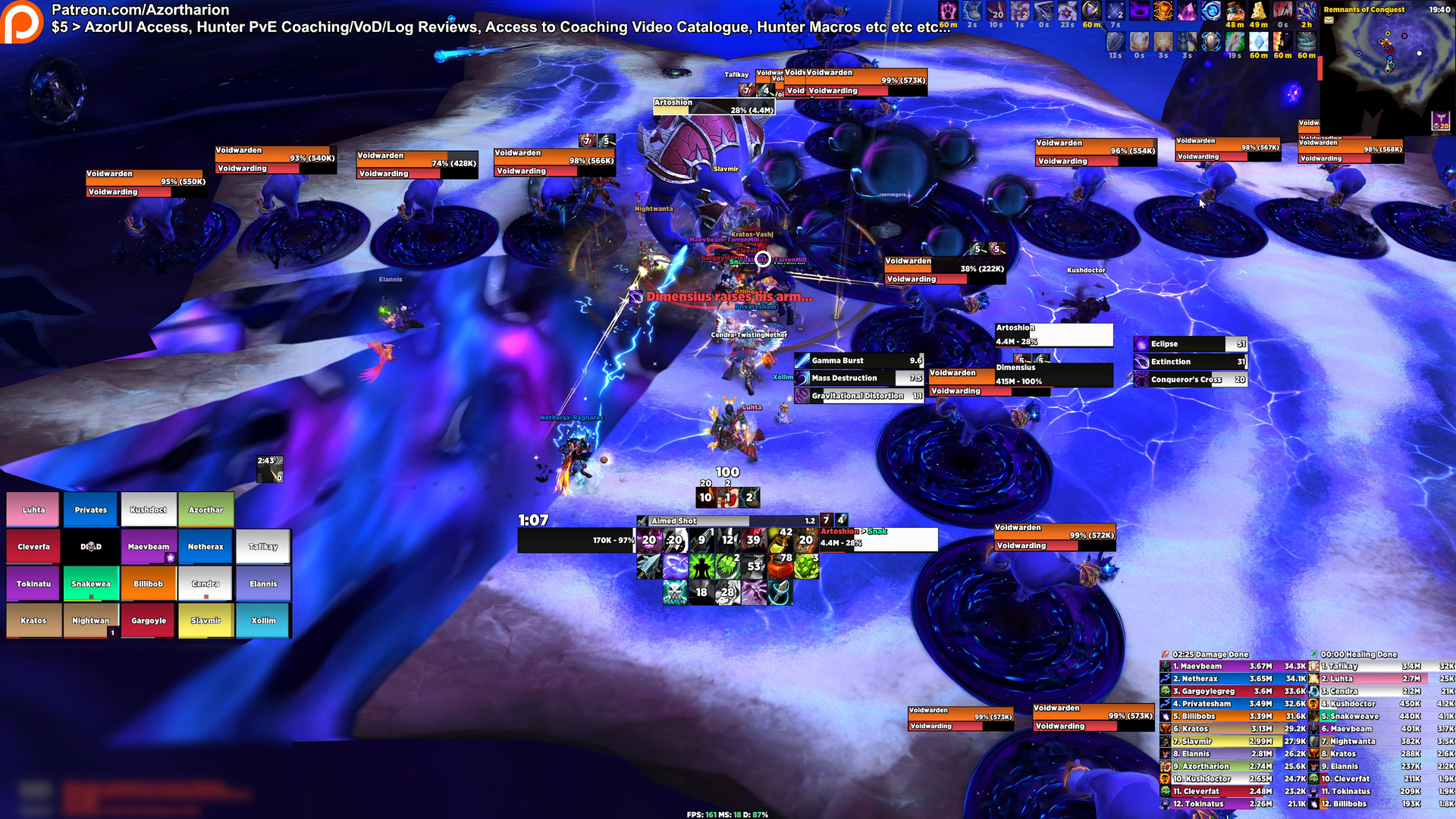Select the Xollim raid frame
Viewport: 1456px width, 819px height.
pyautogui.click(x=263, y=620)
